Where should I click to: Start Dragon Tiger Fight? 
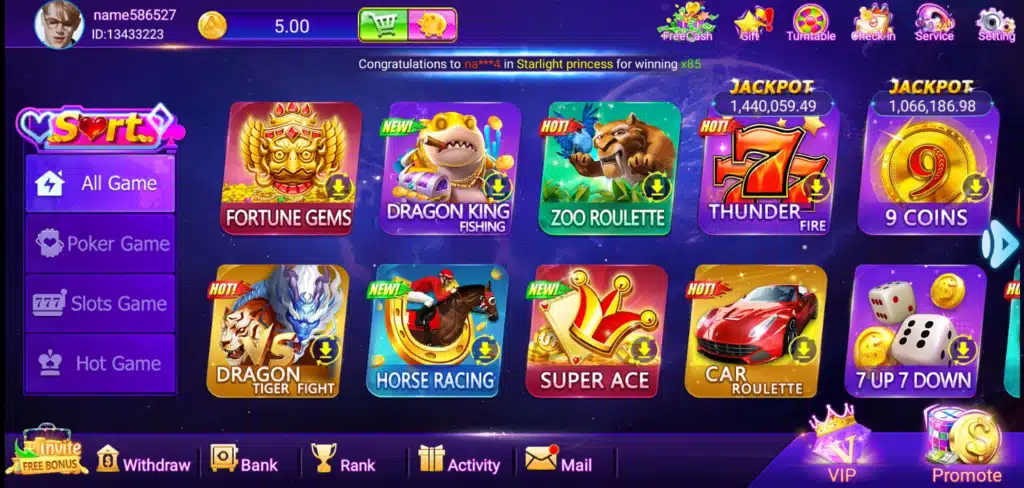click(x=278, y=330)
